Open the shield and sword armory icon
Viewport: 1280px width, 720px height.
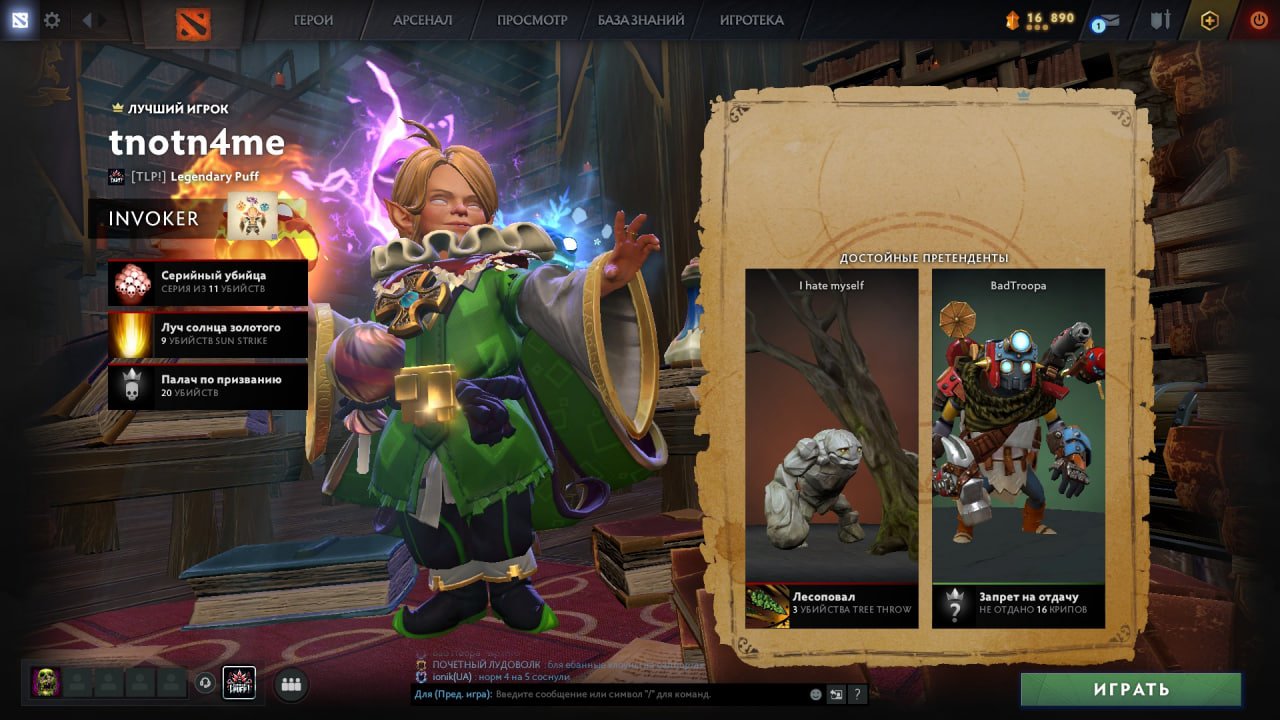tap(1160, 20)
